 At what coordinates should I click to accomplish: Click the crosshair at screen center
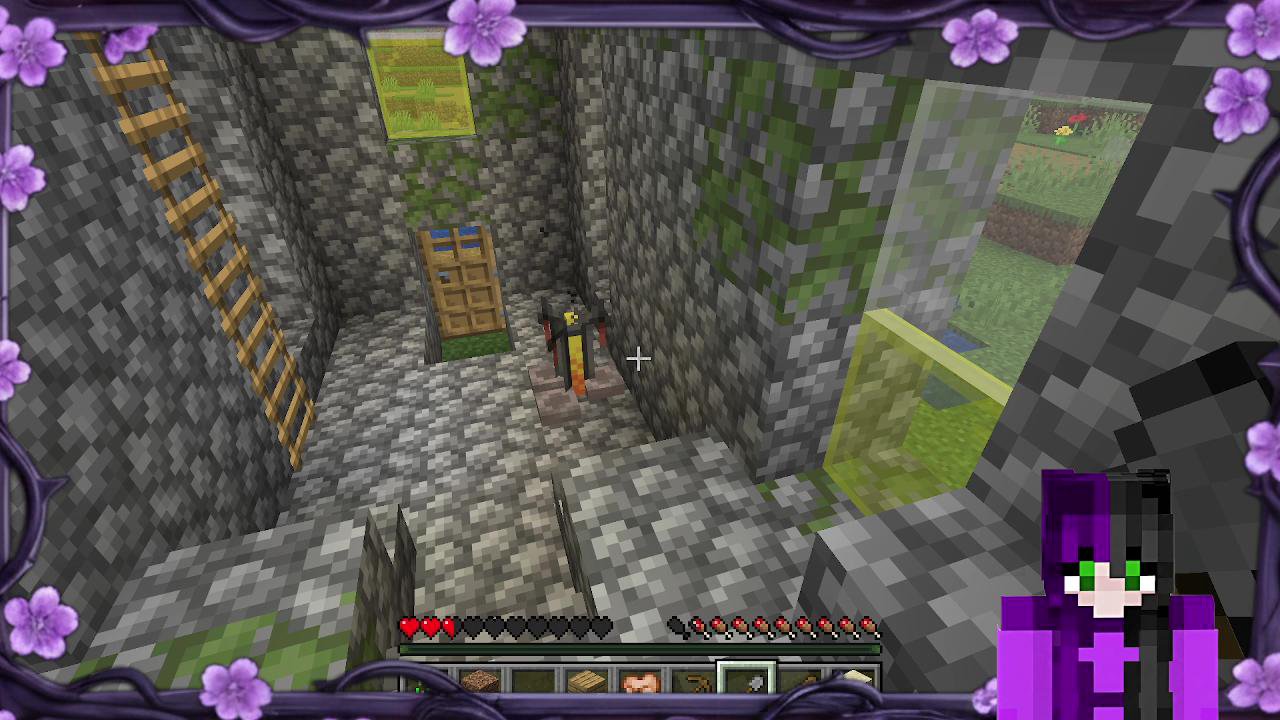pos(638,358)
